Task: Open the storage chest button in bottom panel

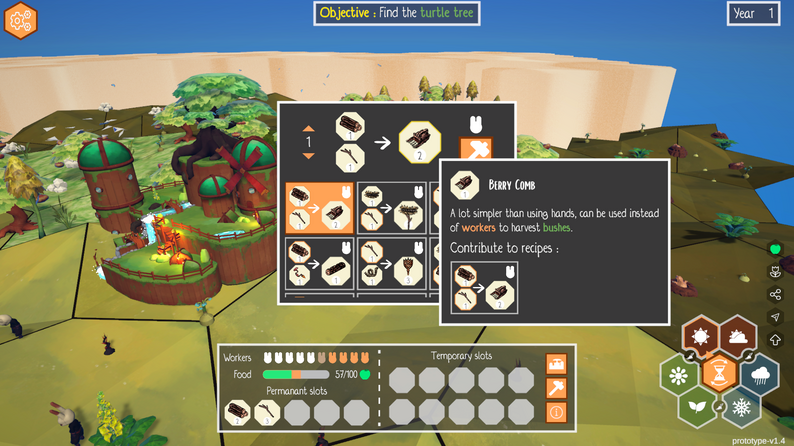Action: click(x=557, y=364)
